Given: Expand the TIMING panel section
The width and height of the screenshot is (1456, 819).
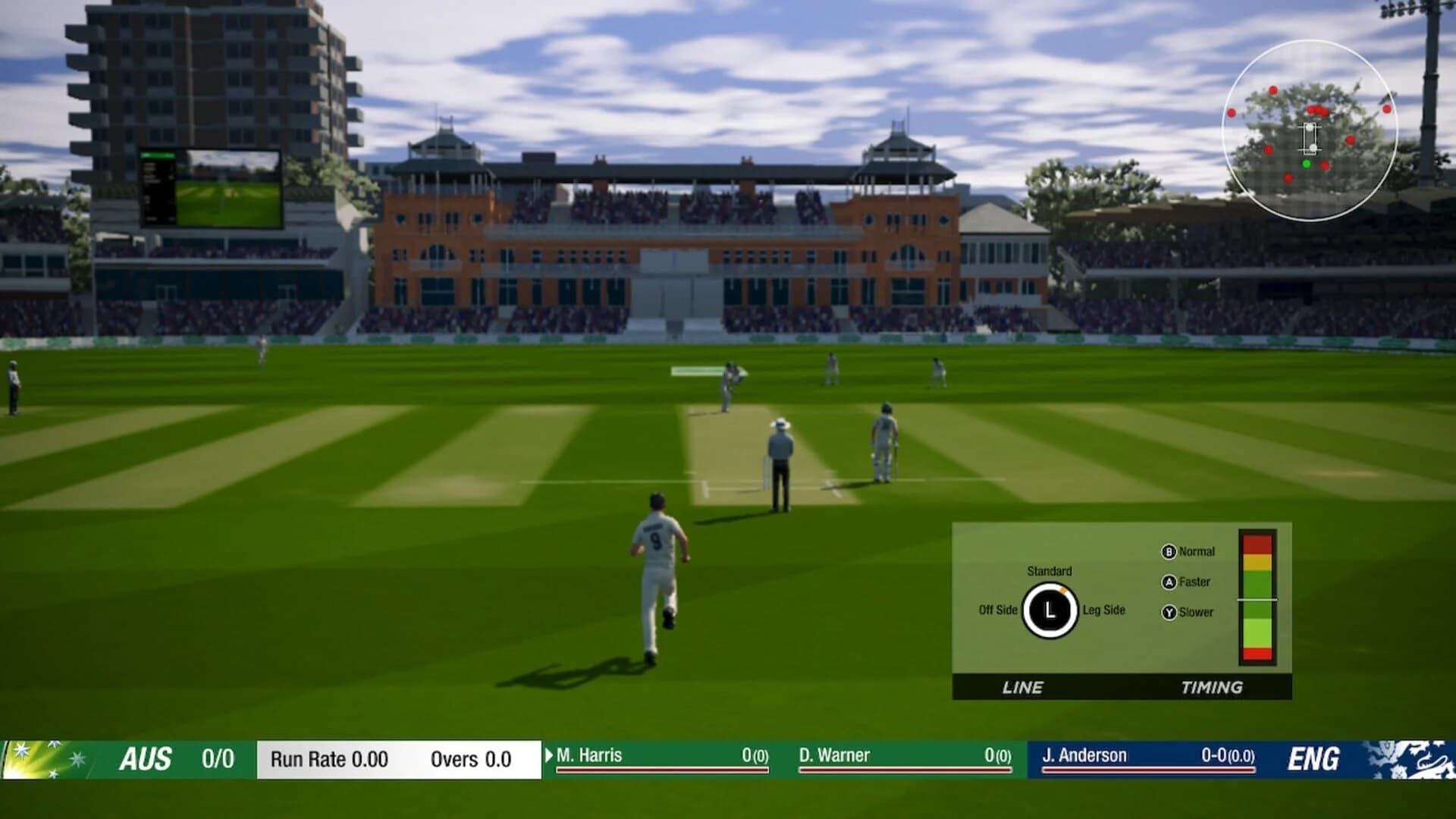Looking at the screenshot, I should click(1211, 688).
